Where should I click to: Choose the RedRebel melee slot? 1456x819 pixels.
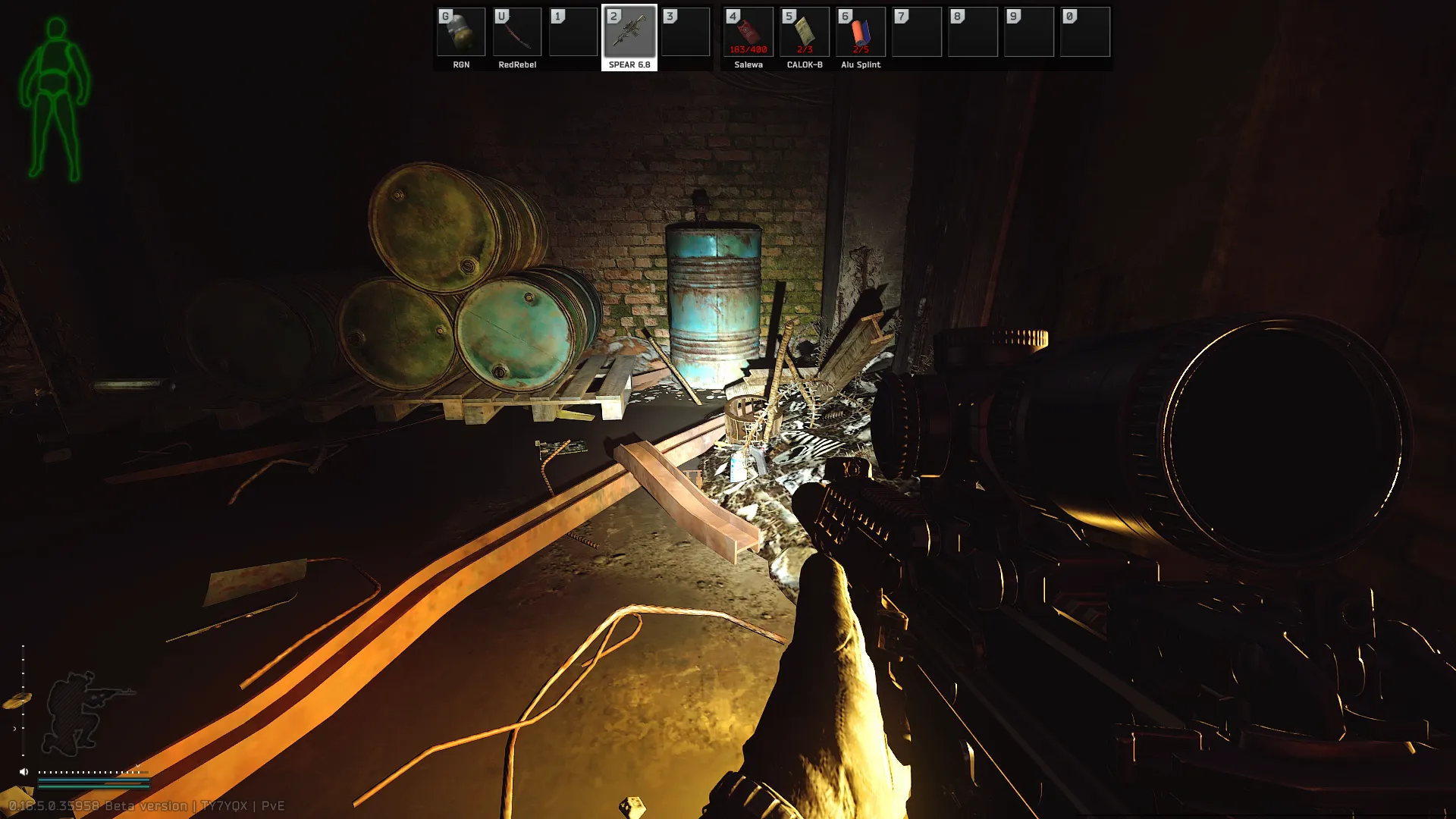point(517,33)
